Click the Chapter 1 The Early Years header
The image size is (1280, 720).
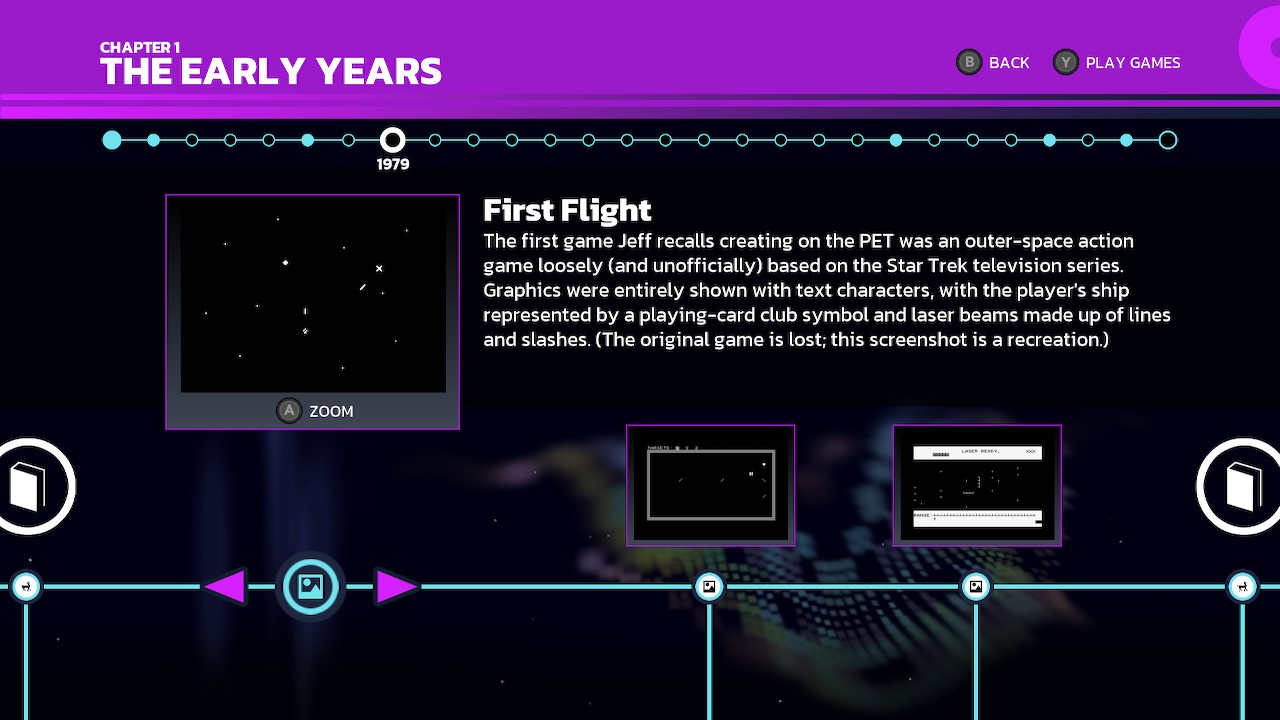(x=270, y=62)
